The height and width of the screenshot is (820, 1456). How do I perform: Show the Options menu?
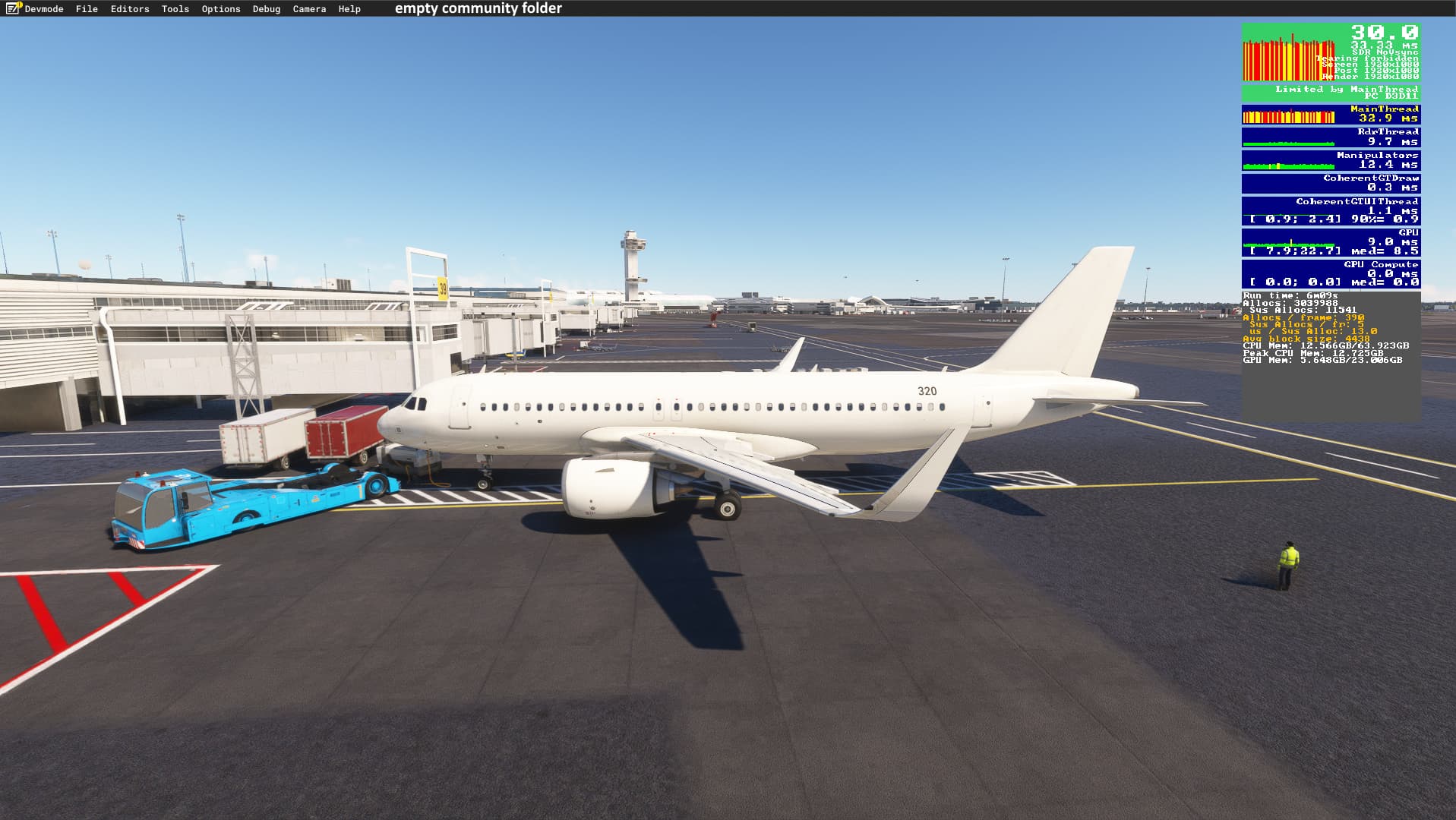click(221, 9)
